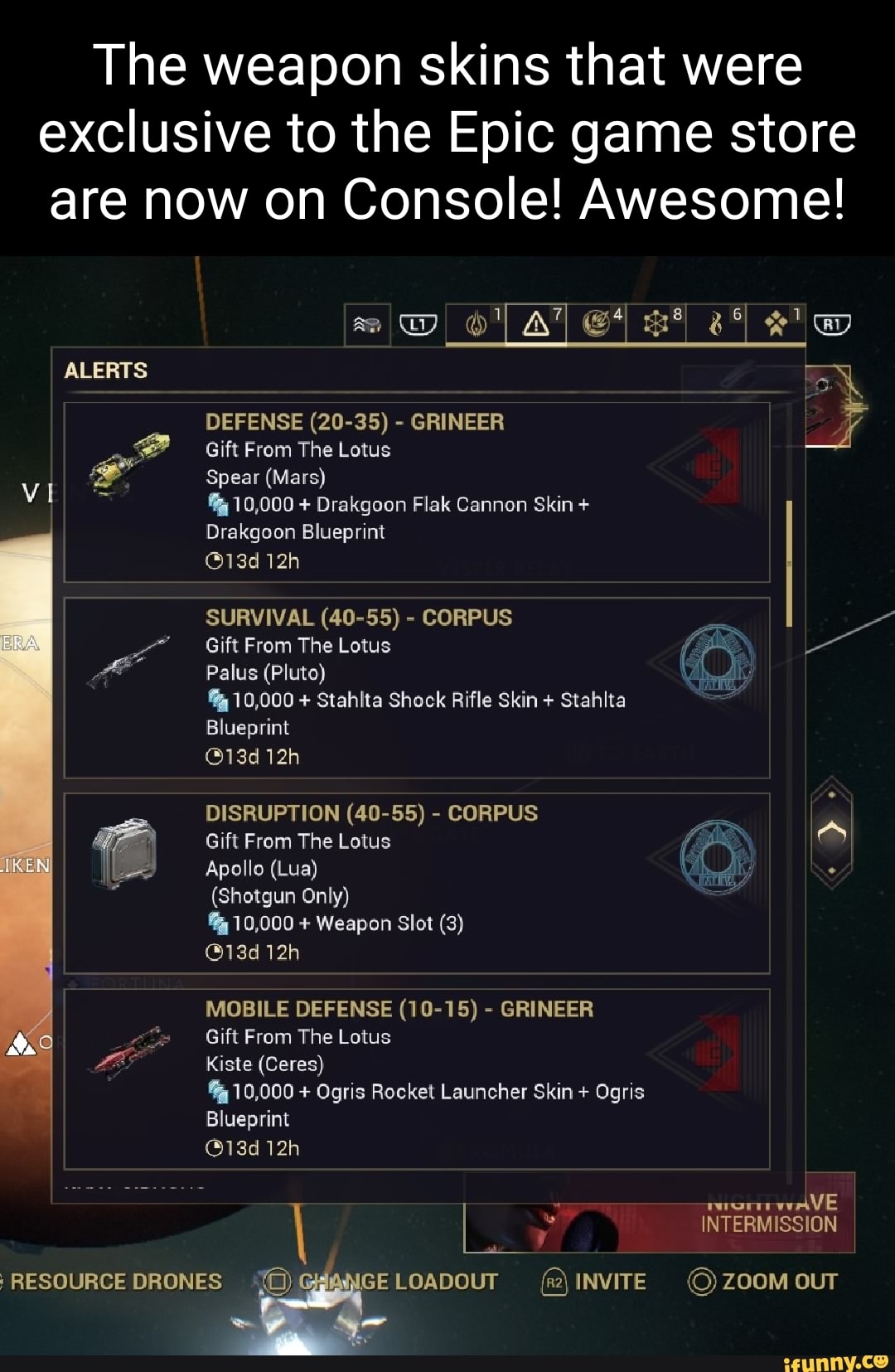Open the Disruption alert for Weapon Slot

tap(417, 883)
